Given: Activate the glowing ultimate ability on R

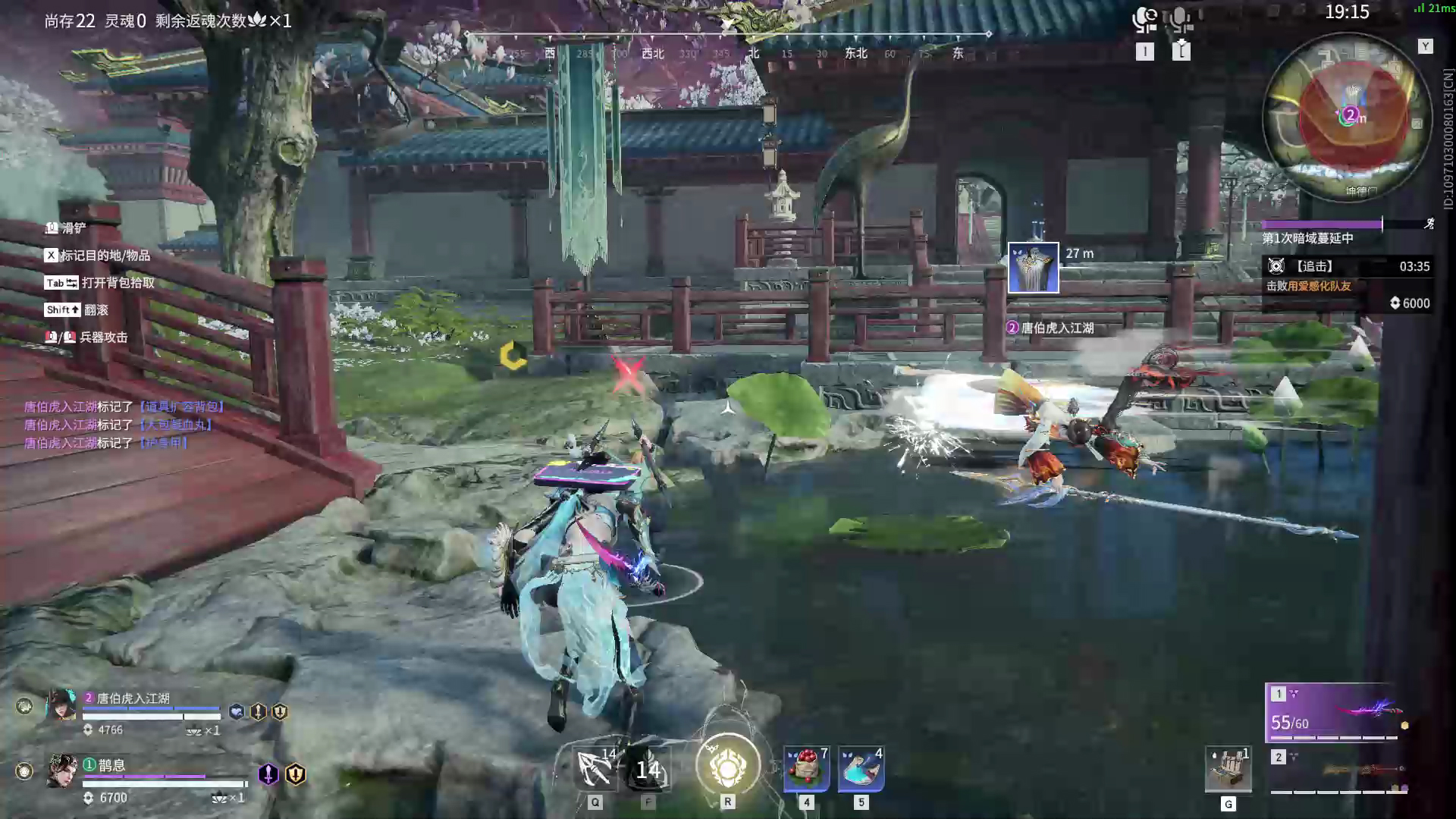Looking at the screenshot, I should click(726, 764).
